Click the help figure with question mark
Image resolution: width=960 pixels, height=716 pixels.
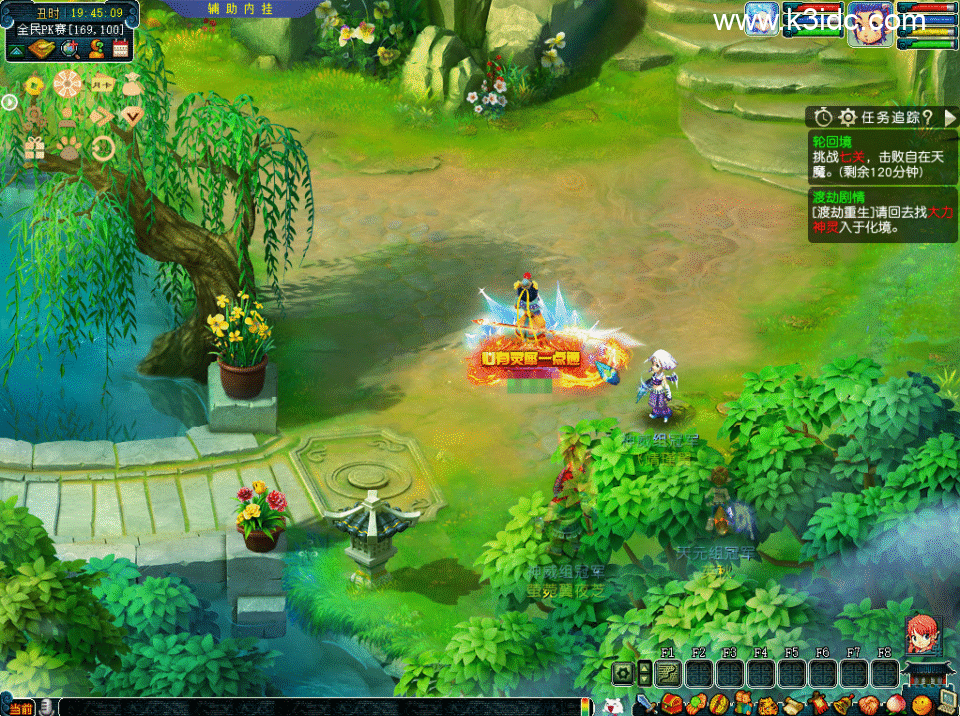[x=95, y=48]
